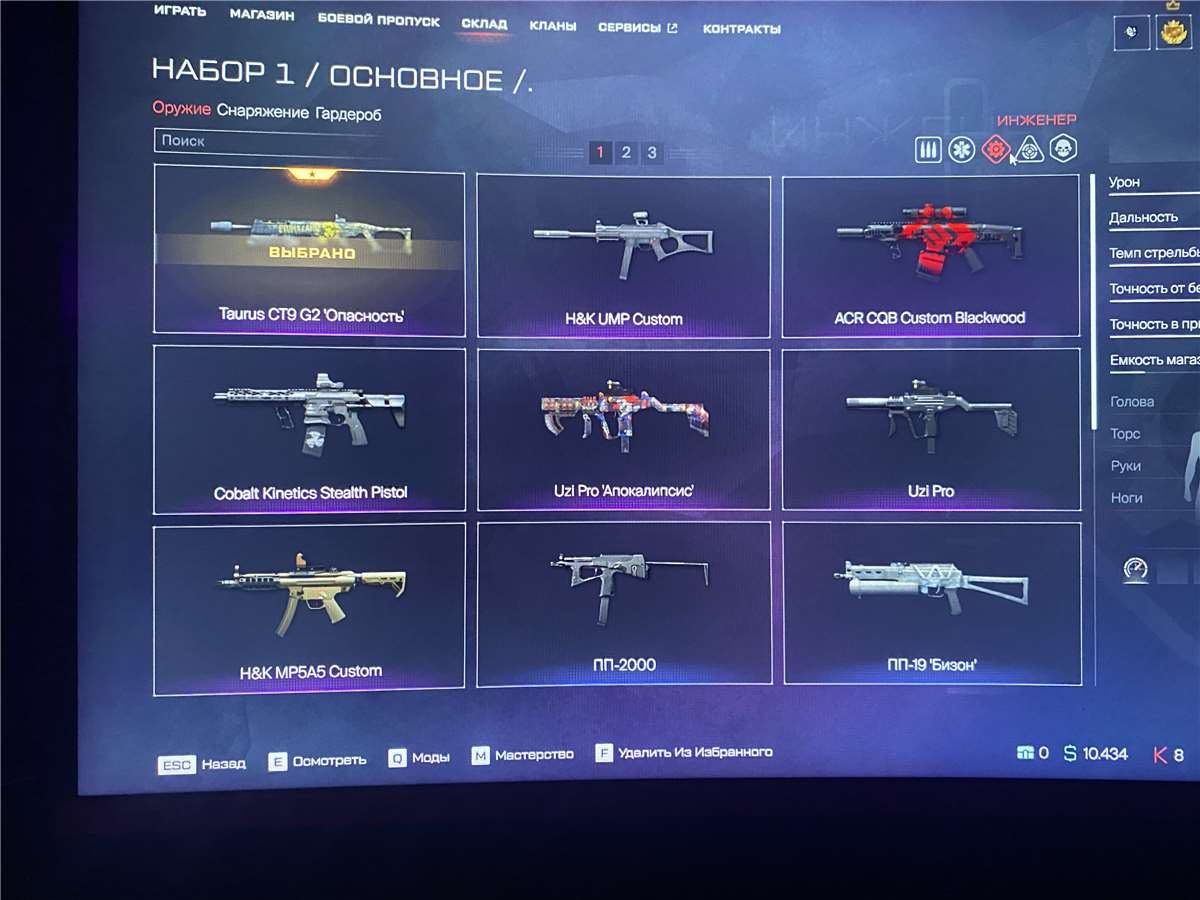Click the Поиск search field
1200x900 pixels.
pos(270,142)
